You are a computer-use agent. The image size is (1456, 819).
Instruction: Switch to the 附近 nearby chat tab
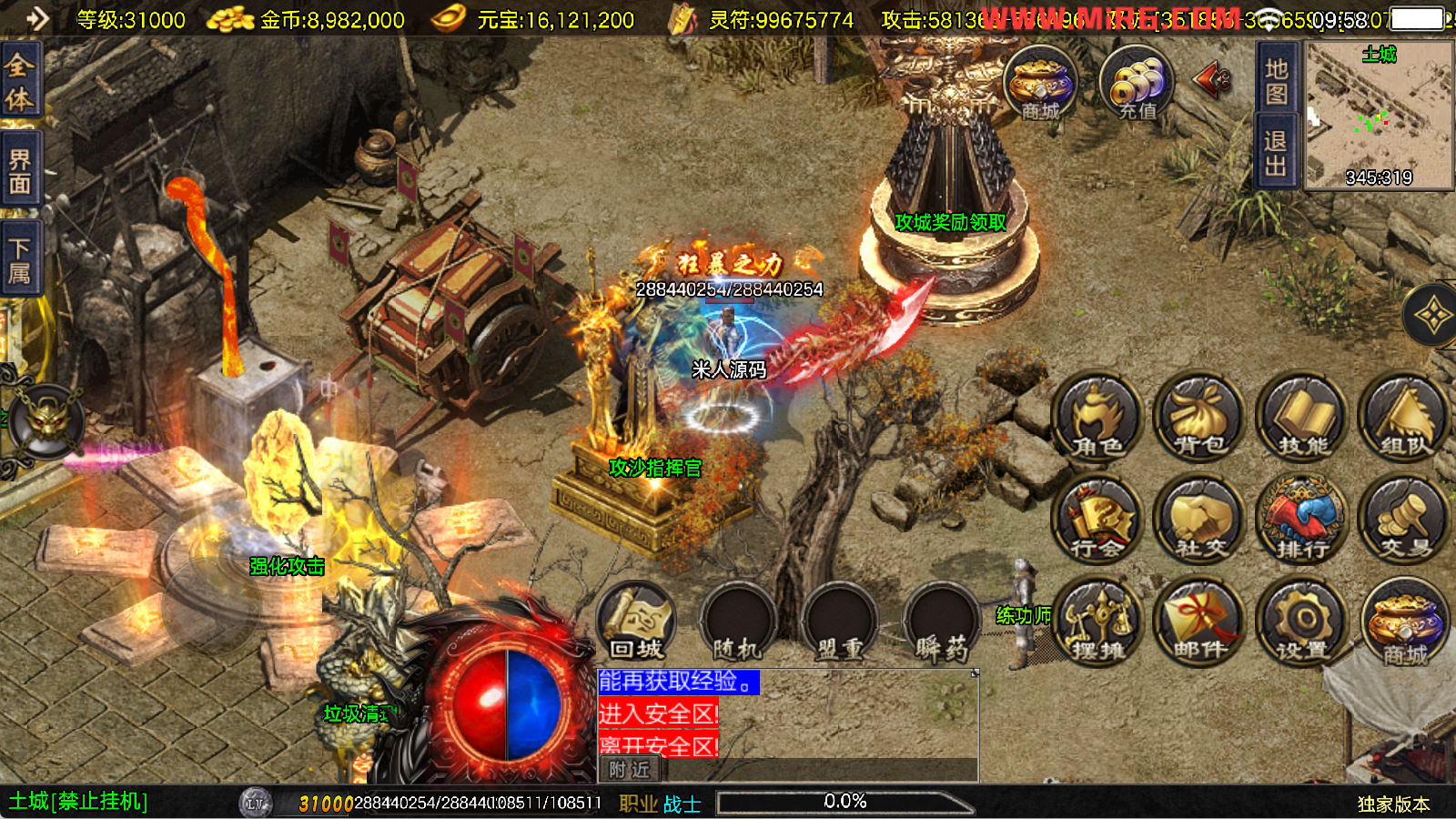[630, 770]
